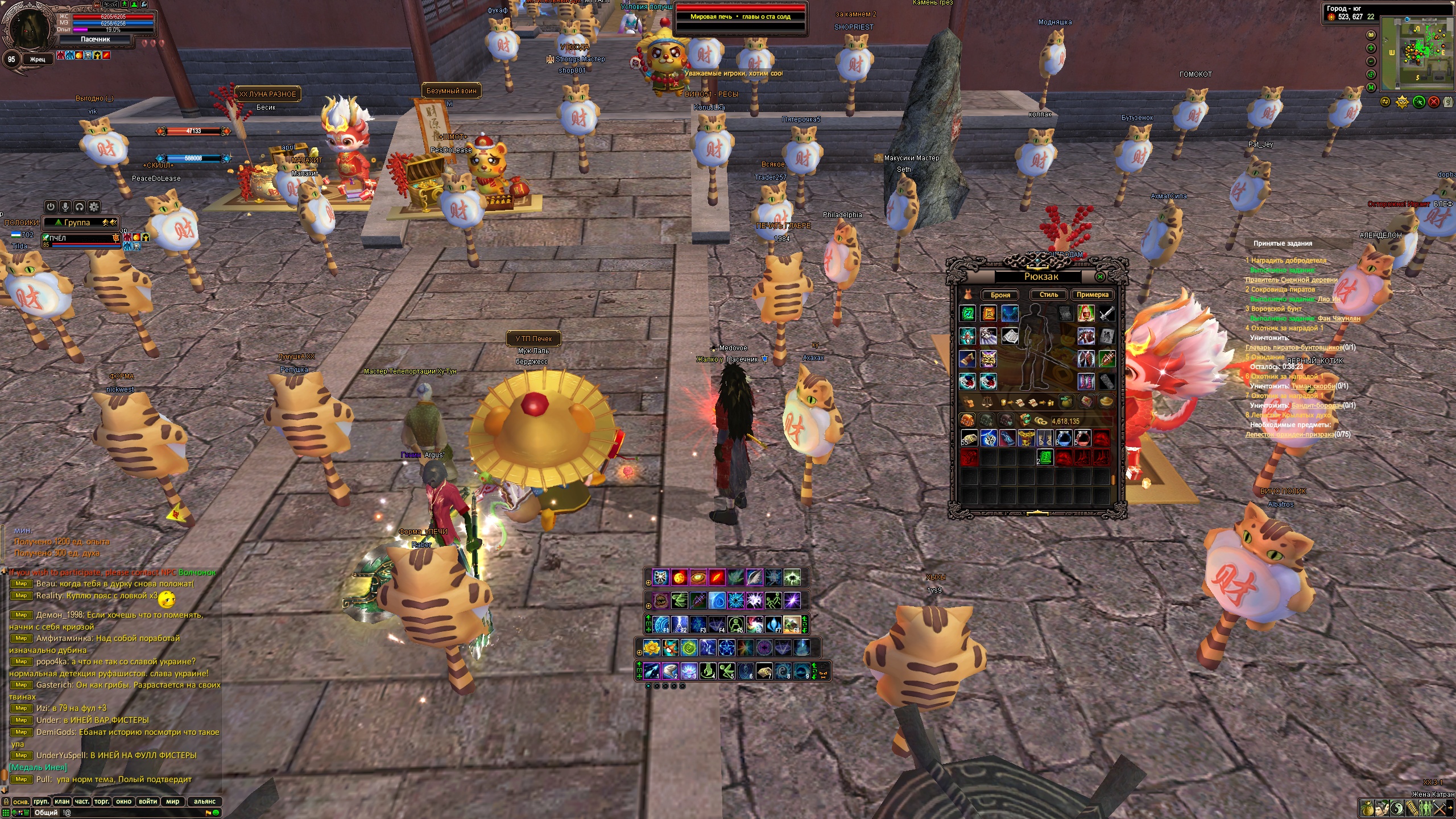Open the Примерка fitting tab
Image resolution: width=1456 pixels, height=819 pixels.
(1092, 295)
